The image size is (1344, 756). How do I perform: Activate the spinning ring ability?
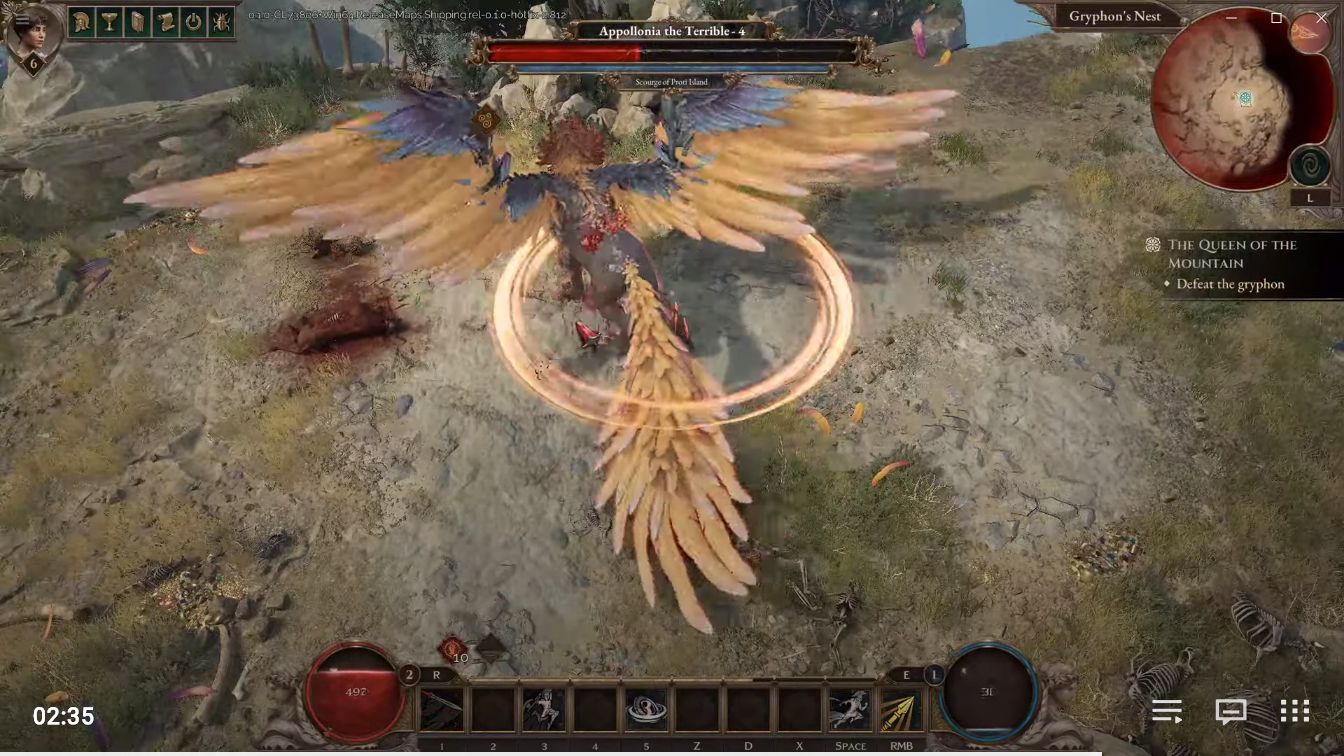click(x=646, y=710)
